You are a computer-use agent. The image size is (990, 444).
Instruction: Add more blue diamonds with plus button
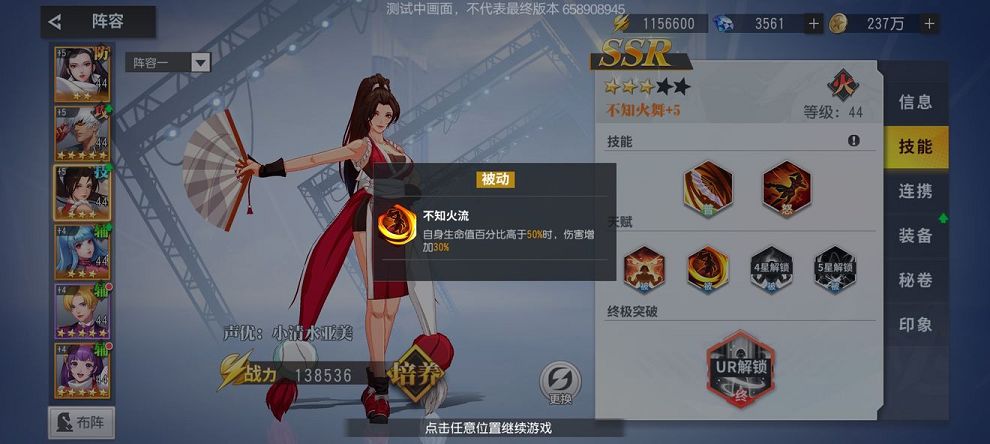813,23
